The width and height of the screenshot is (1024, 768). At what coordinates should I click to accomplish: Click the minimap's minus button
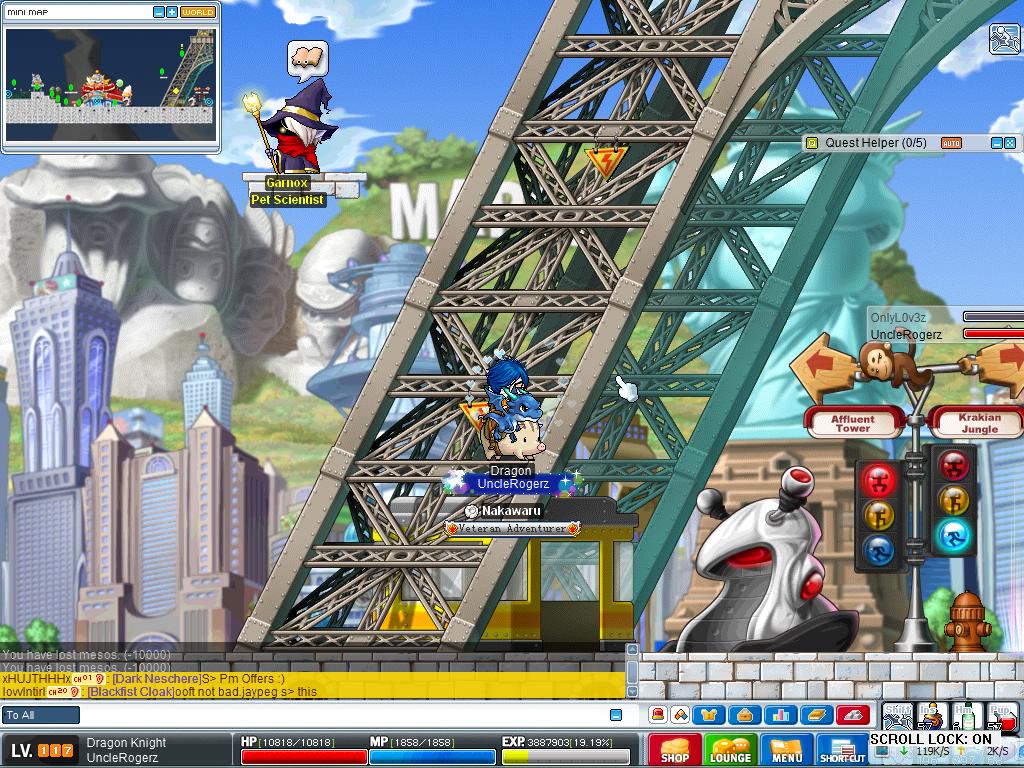(x=159, y=12)
